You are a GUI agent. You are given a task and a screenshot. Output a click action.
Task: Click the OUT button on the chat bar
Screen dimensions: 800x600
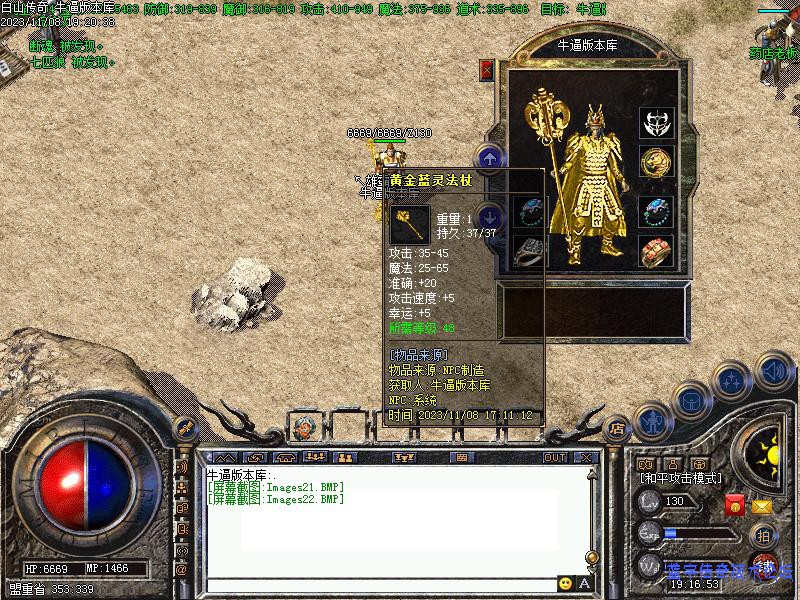555,458
